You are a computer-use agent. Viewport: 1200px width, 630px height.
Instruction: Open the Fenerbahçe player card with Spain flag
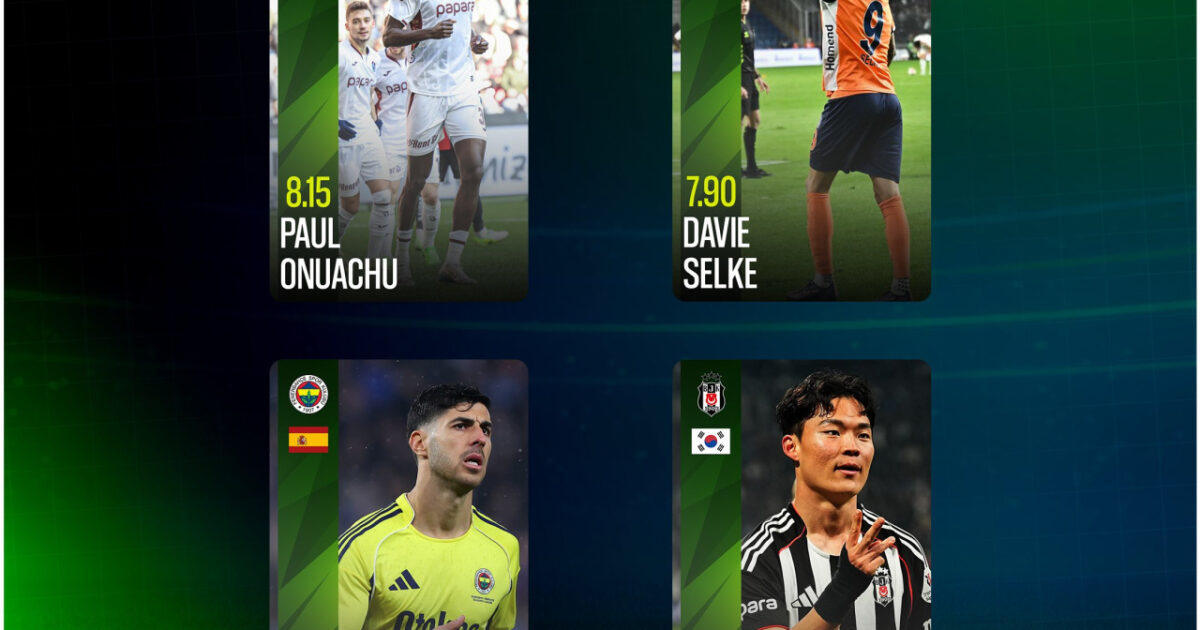[x=399, y=495]
